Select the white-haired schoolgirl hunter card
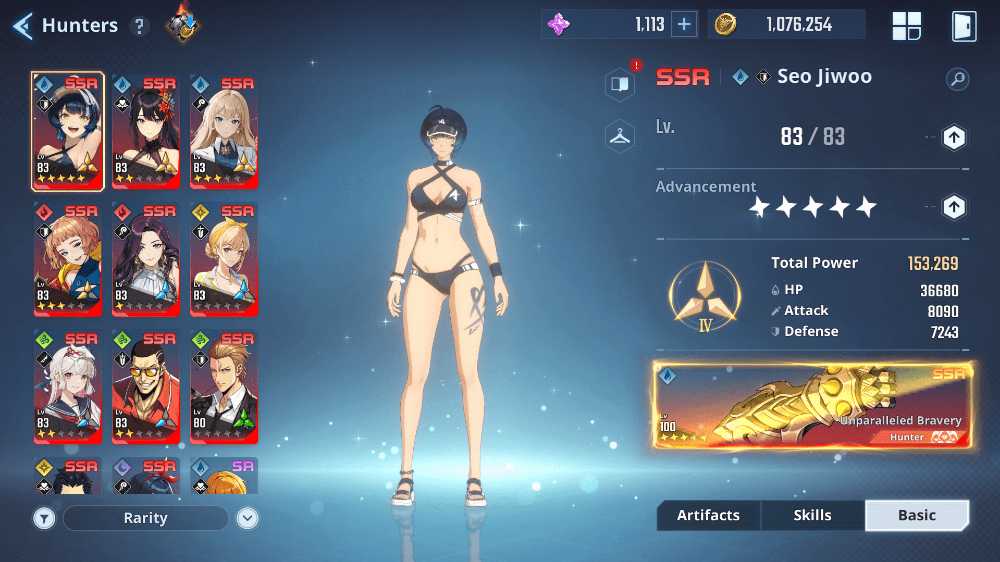The image size is (1000, 562). 68,387
